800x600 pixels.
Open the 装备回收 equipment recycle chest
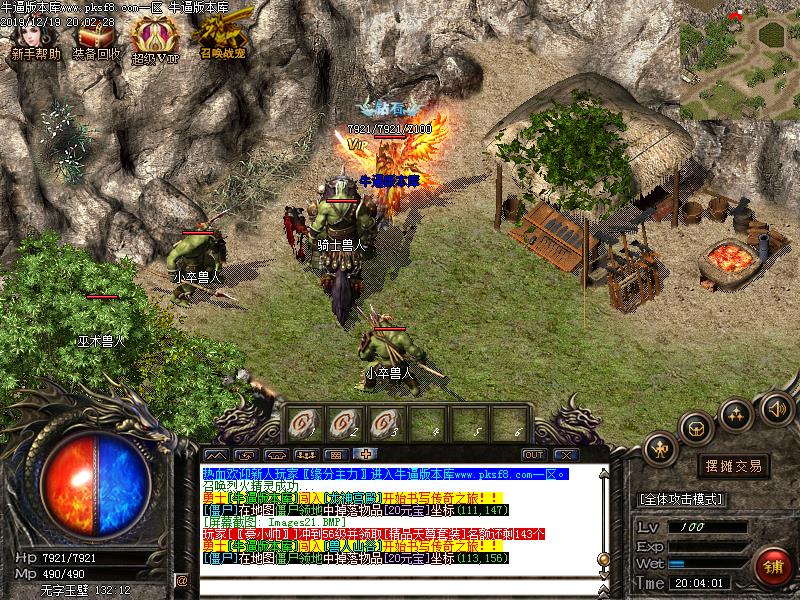(97, 40)
